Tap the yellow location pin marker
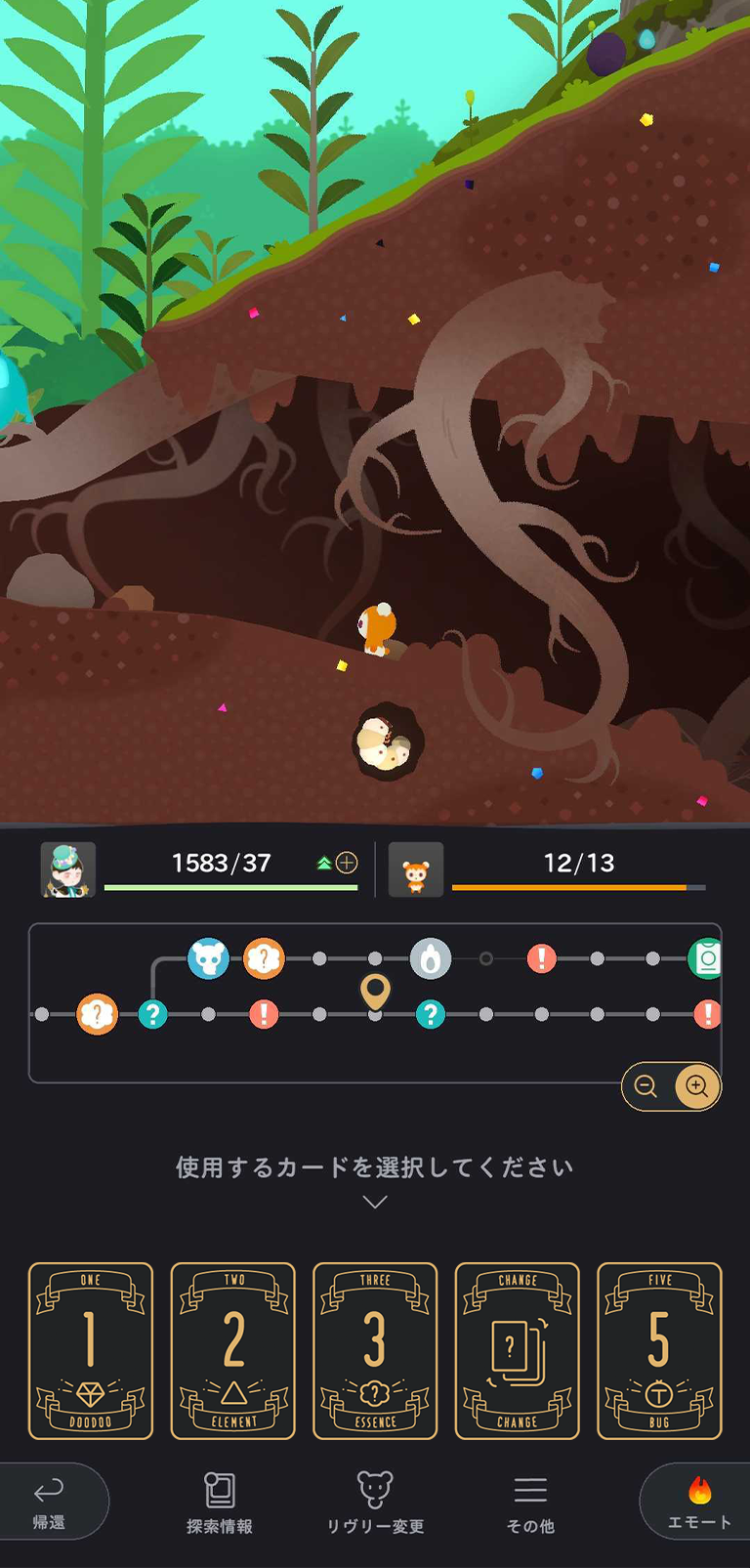This screenshot has width=750, height=1568. click(x=375, y=992)
